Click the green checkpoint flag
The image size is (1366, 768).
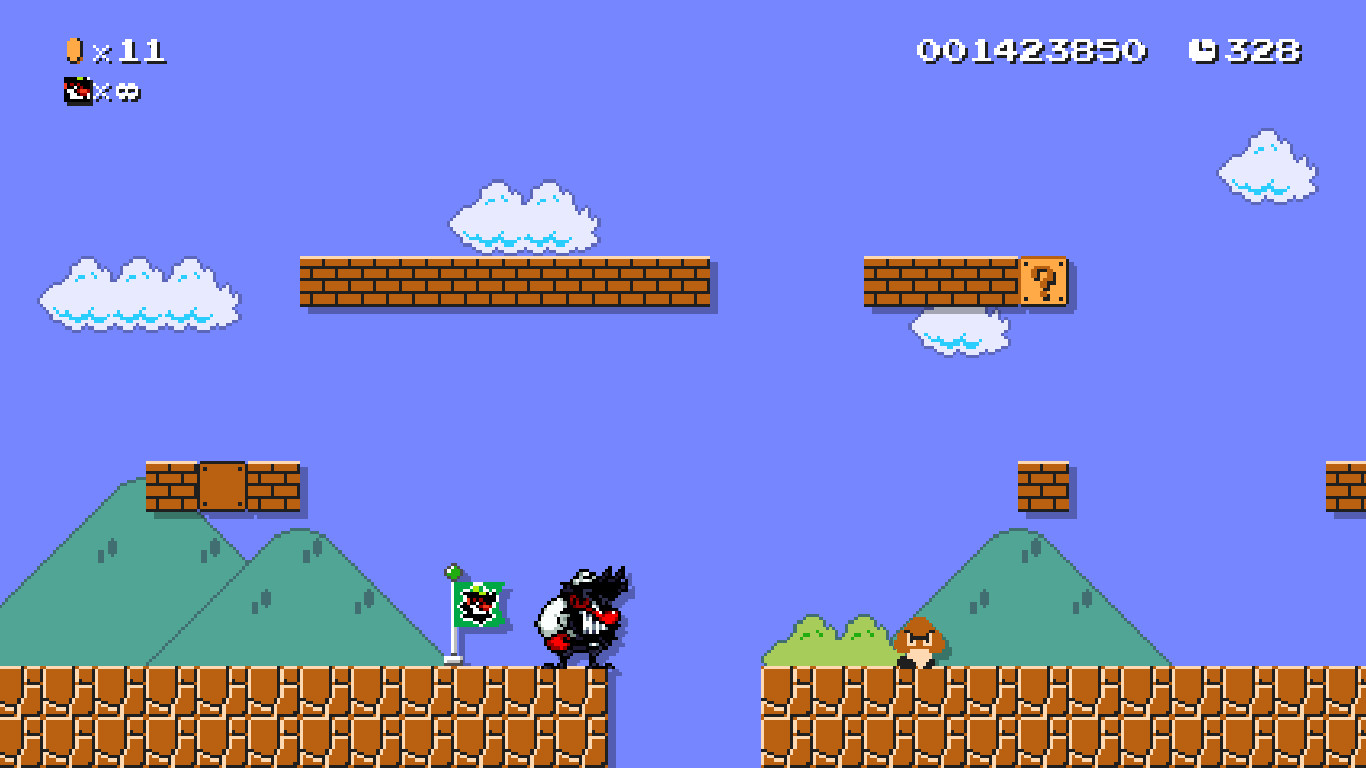478,605
